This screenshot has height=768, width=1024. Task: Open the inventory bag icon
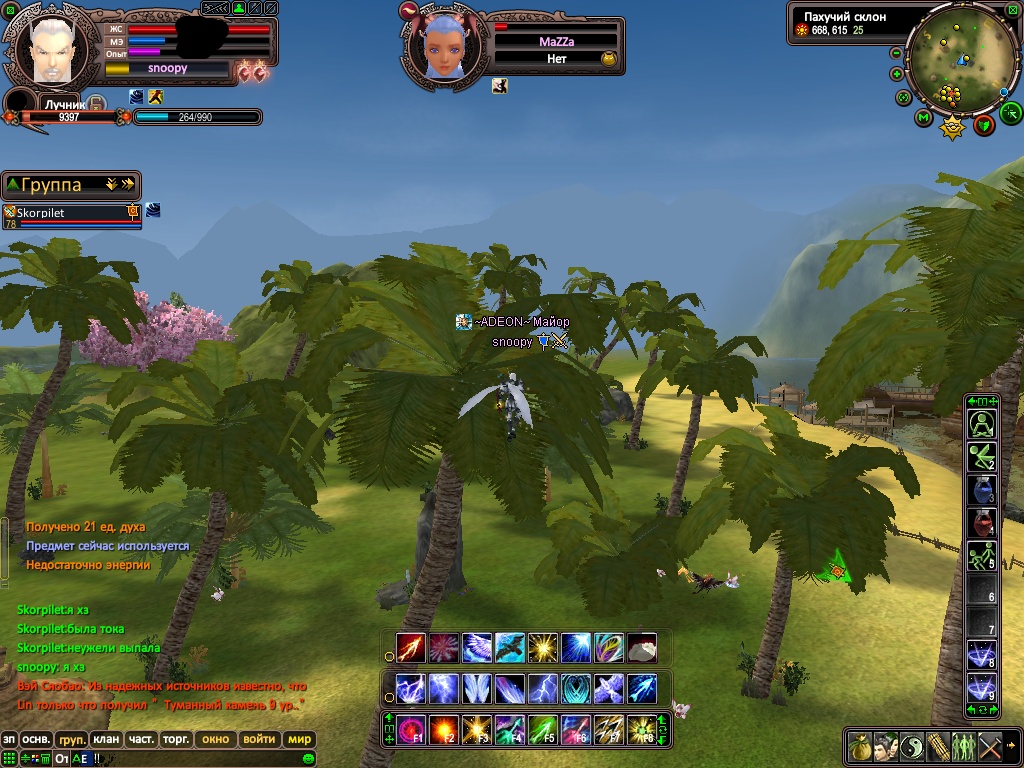pos(859,746)
